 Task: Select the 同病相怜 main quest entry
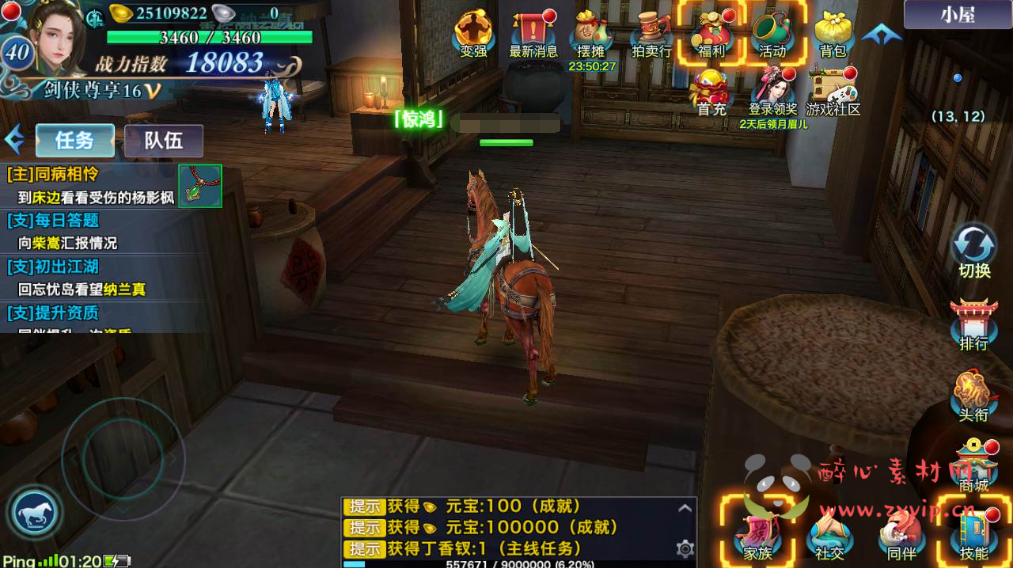tap(90, 185)
